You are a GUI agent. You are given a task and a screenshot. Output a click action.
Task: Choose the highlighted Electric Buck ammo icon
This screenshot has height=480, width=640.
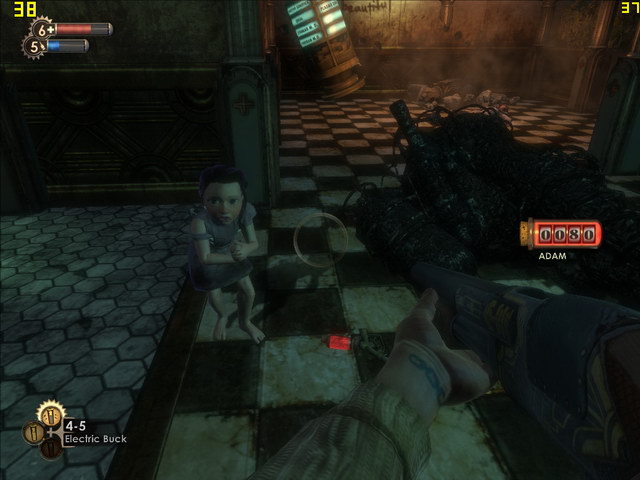point(49,412)
